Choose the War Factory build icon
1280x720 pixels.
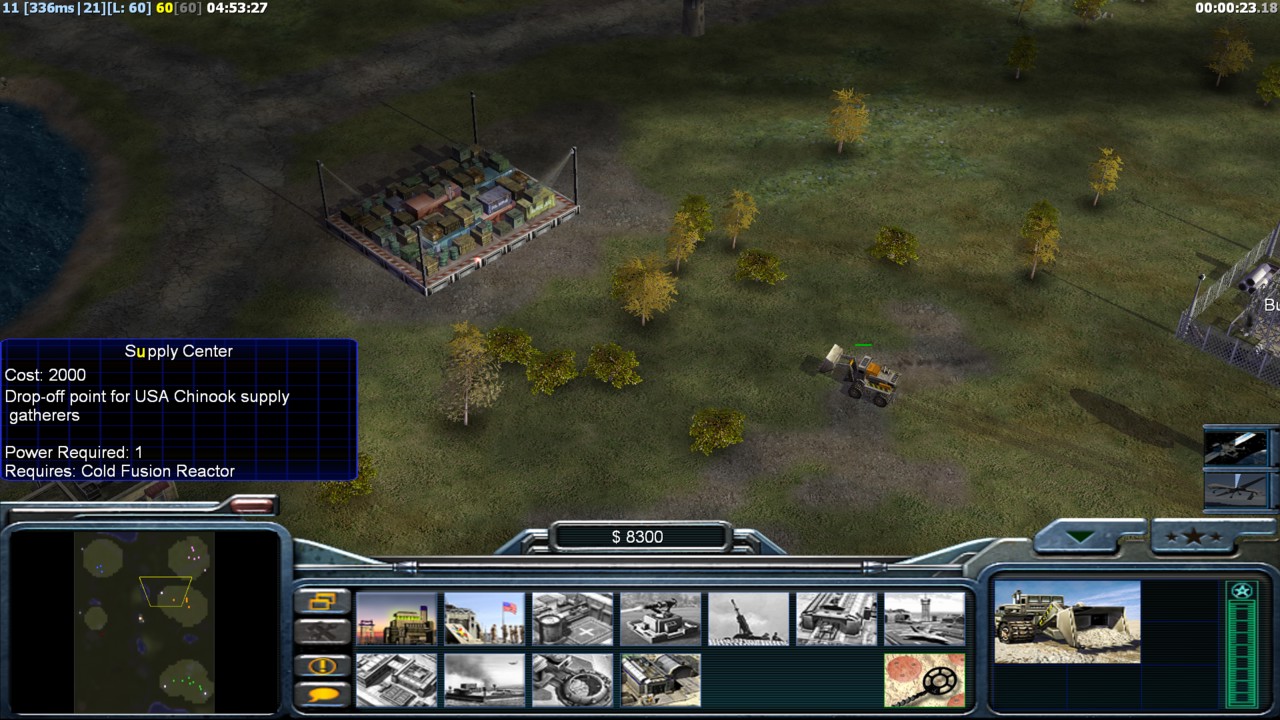836,619
